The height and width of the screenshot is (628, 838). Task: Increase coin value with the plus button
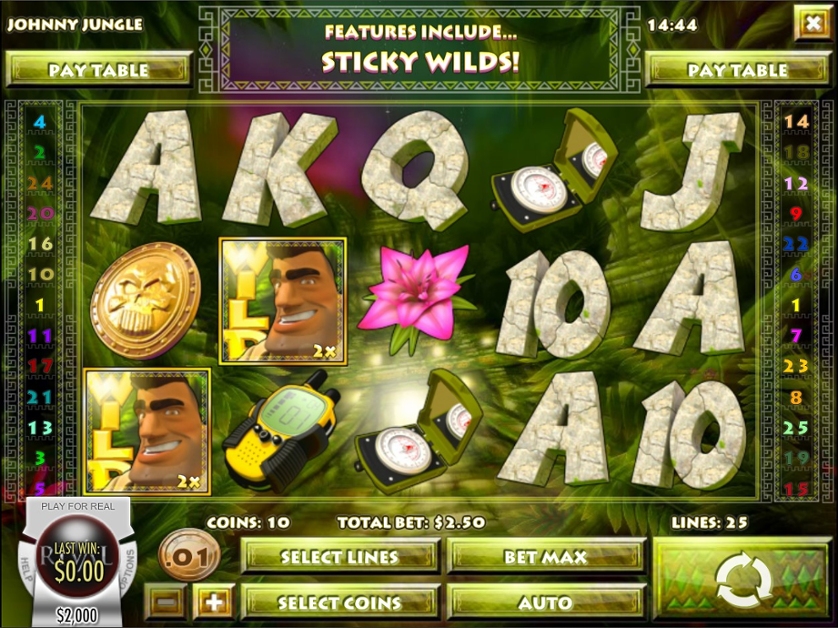coord(214,603)
